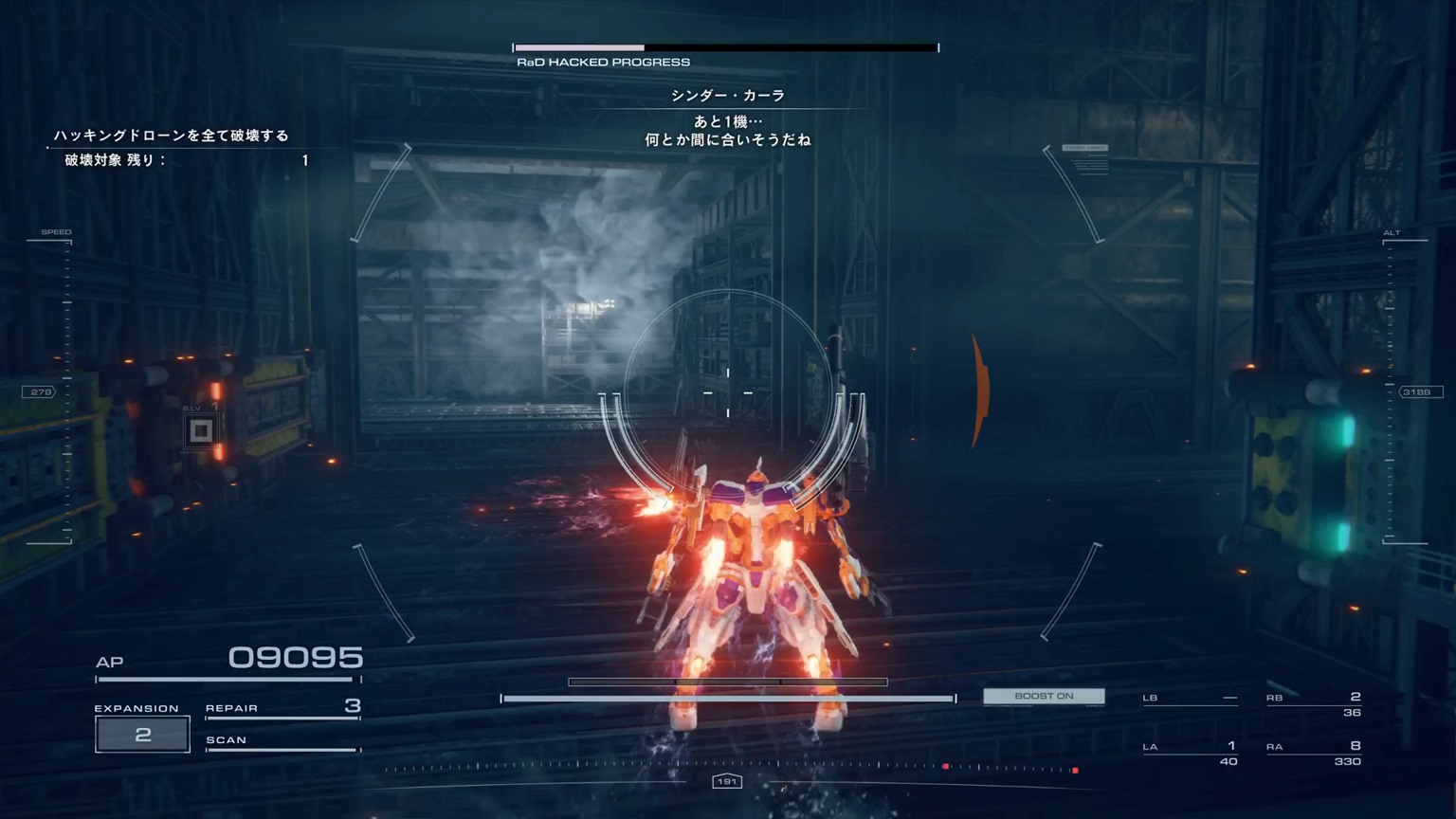Screen dimensions: 1456x819
Task: Pick the LA weapon slot
Action: [1191, 753]
